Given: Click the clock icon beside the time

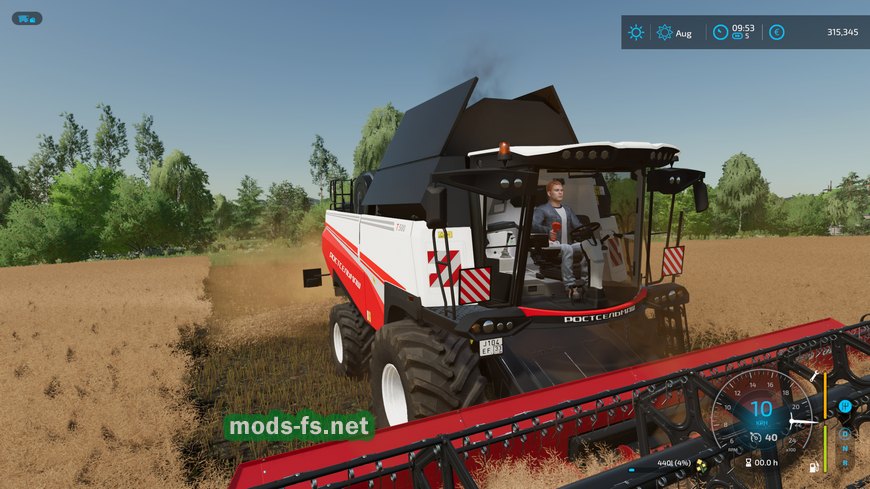Looking at the screenshot, I should pyautogui.click(x=720, y=32).
